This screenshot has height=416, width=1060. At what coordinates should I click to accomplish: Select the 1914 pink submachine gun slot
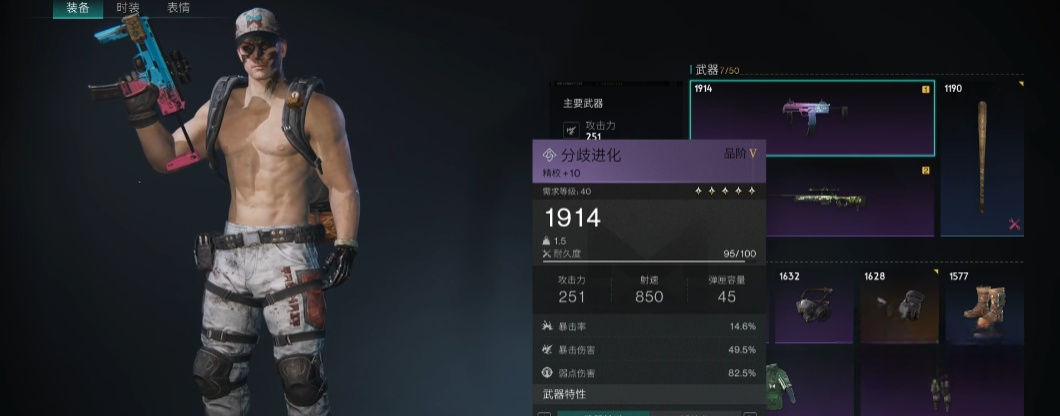point(811,118)
